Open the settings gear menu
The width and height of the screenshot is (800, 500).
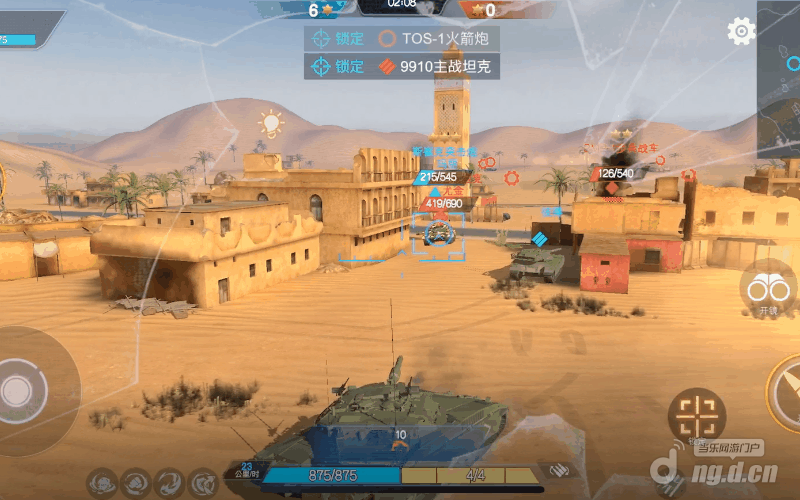click(x=741, y=31)
